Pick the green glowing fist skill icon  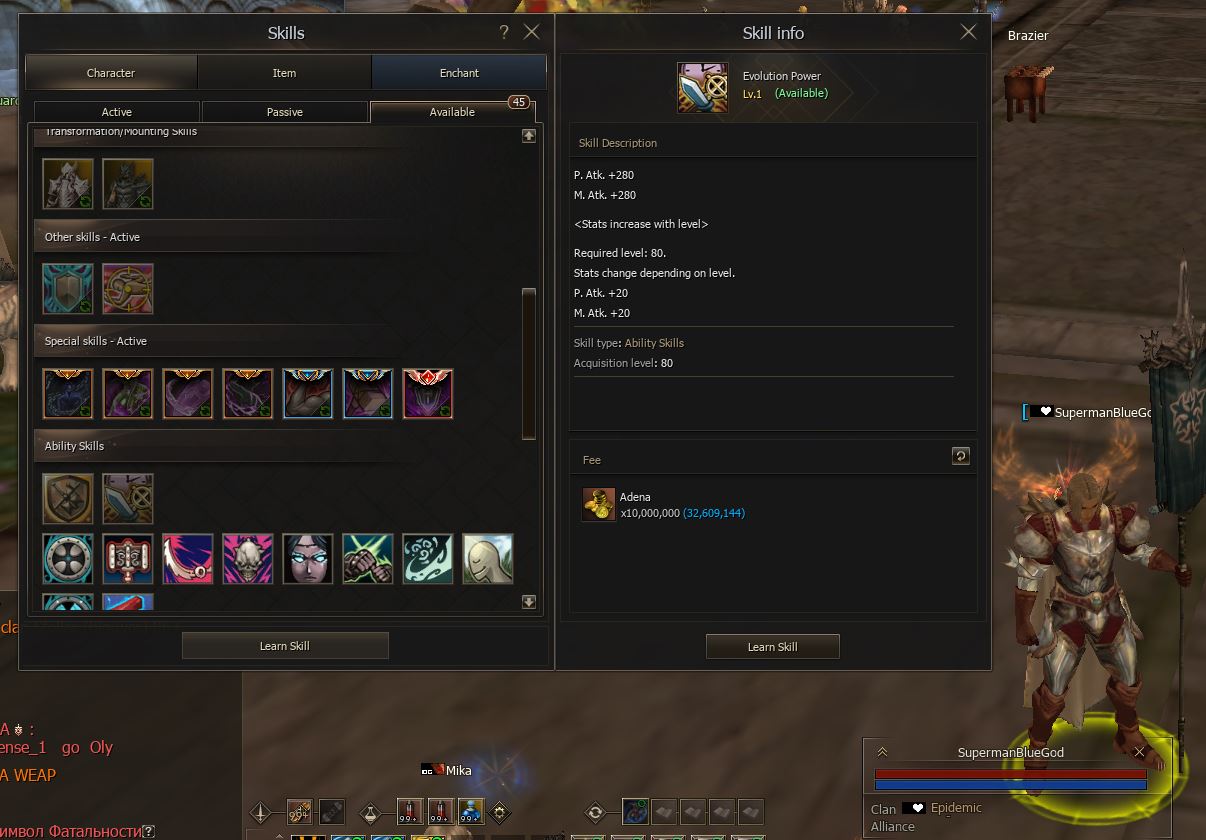368,559
